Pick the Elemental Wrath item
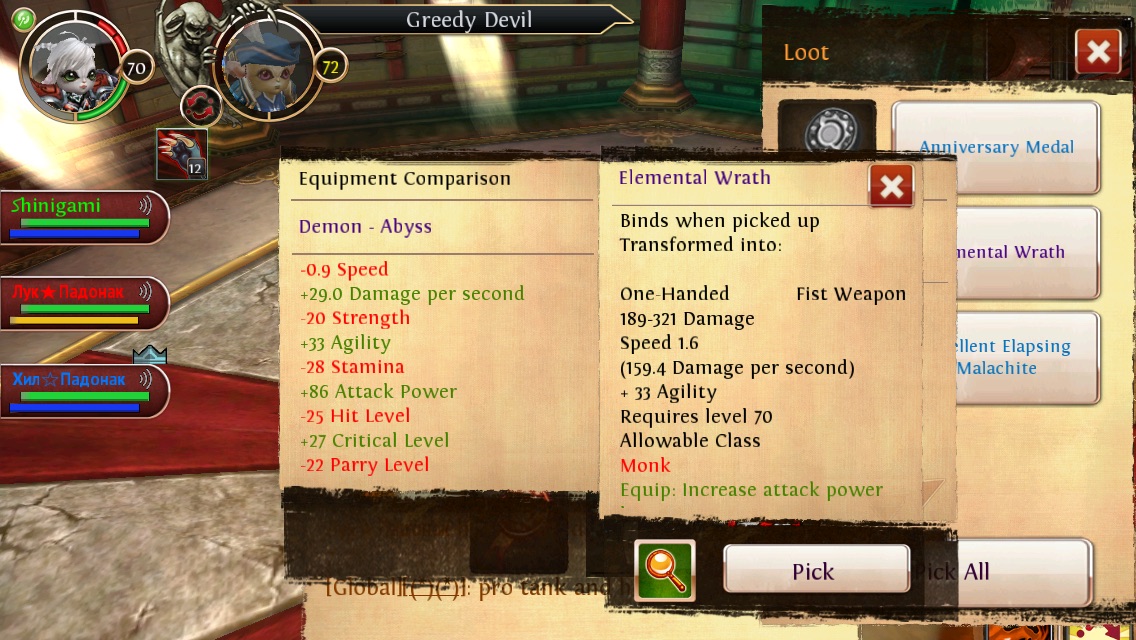 816,571
